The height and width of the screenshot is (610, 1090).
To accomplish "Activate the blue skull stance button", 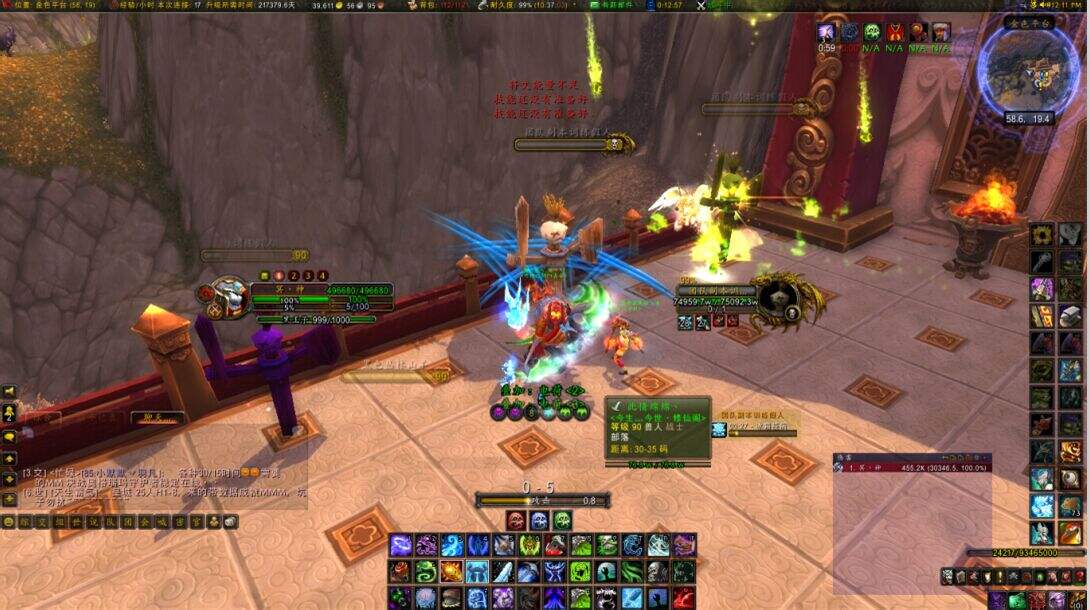I will tap(539, 520).
